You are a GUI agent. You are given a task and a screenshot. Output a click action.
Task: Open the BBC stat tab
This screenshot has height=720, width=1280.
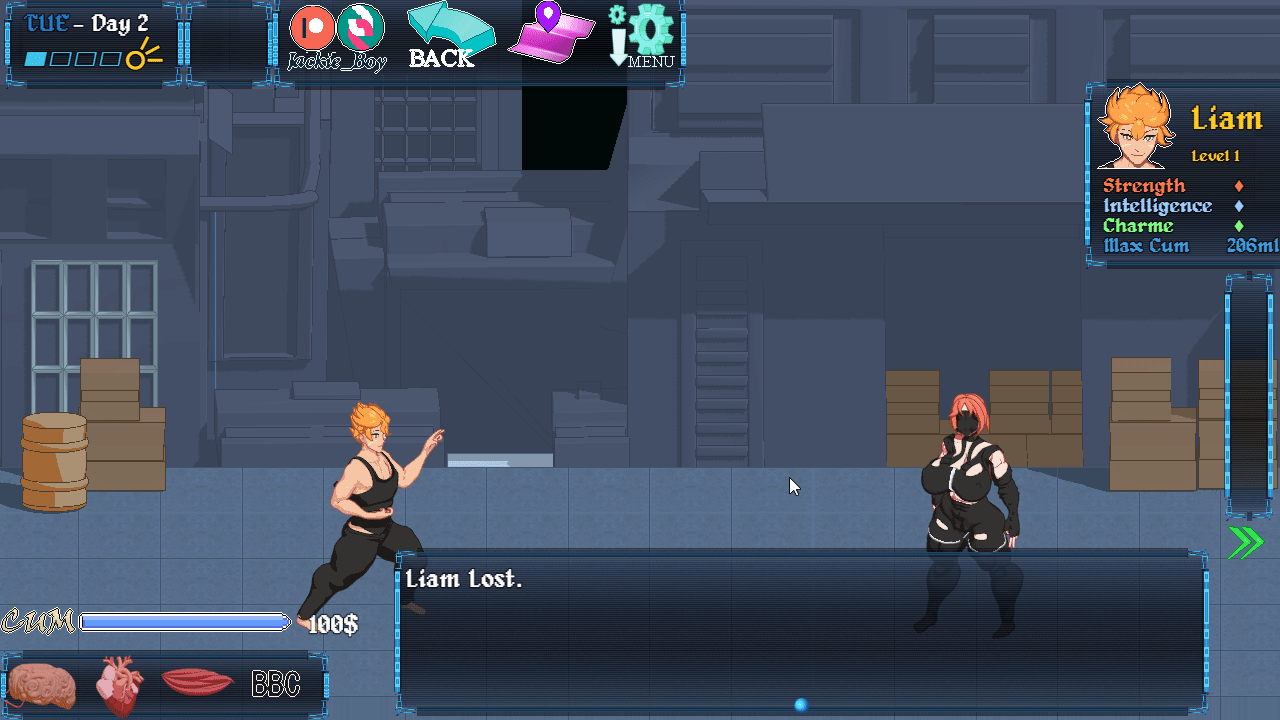tap(275, 685)
